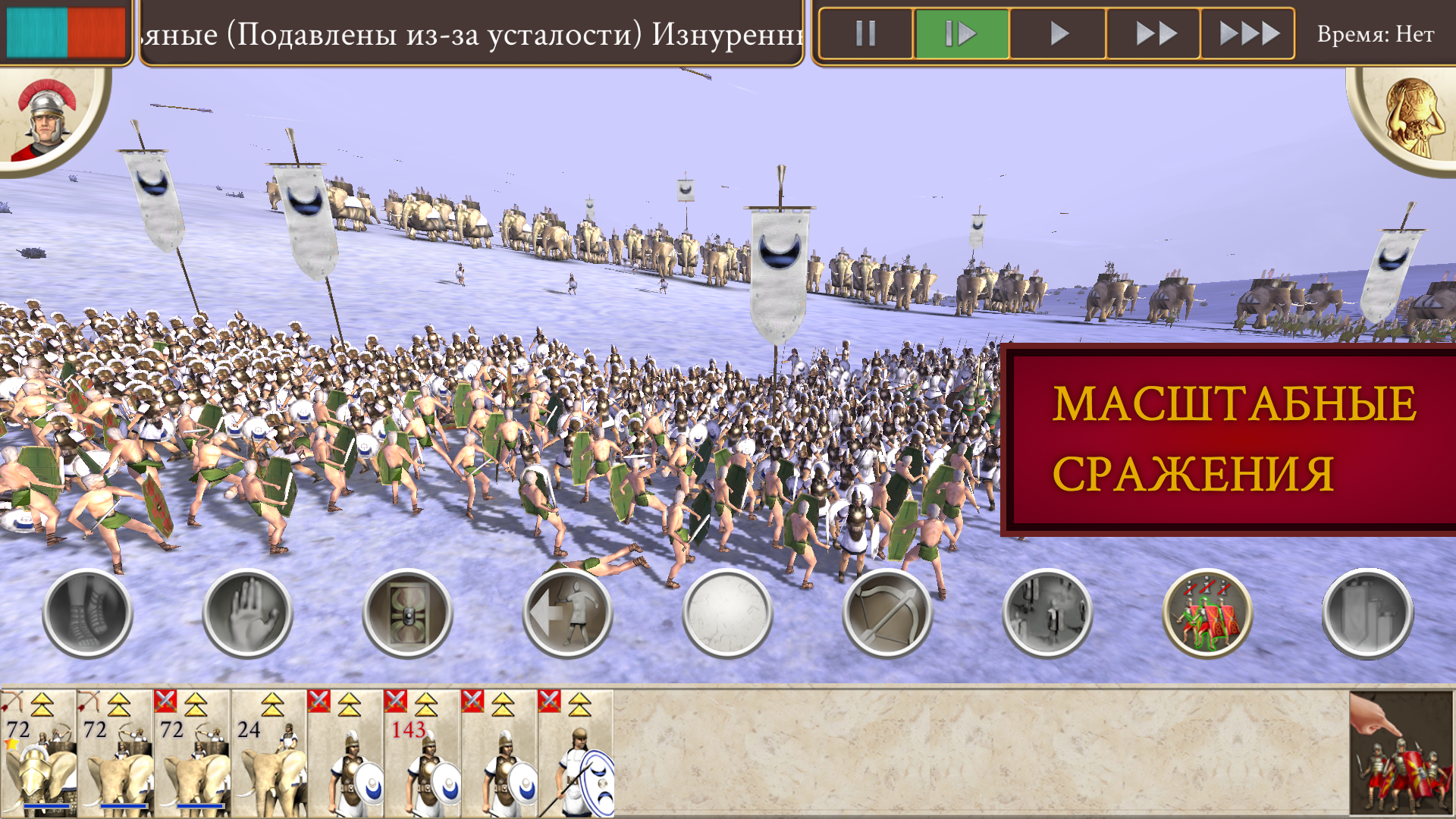Enable fast forward battle speed
Screen dimensions: 1456x819
pos(1153,33)
